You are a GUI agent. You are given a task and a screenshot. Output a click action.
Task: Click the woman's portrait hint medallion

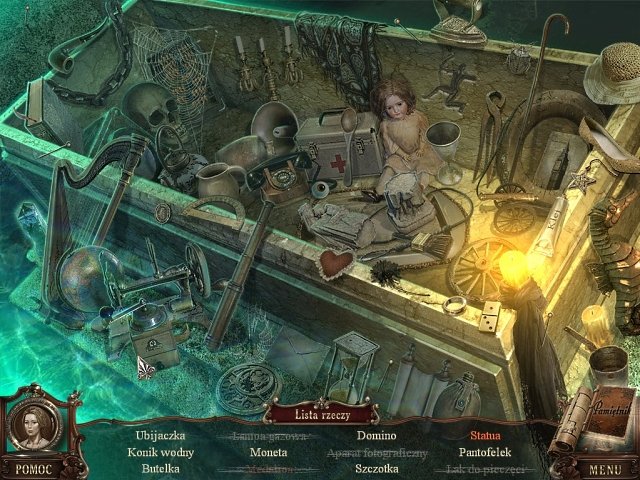[34, 425]
